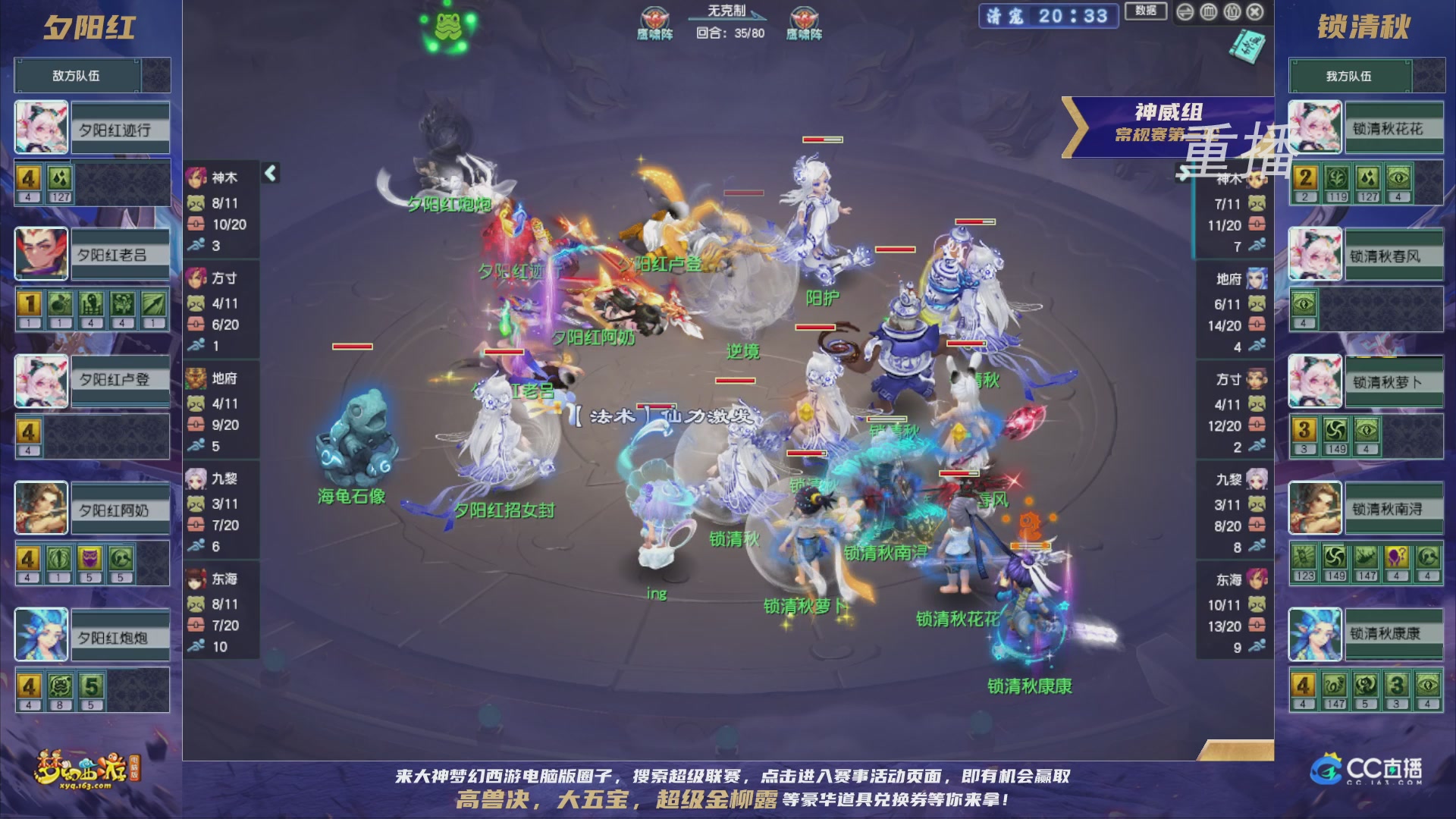This screenshot has height=819, width=1456.
Task: Click the circular teammates icon in top-right row
Action: point(1232,11)
